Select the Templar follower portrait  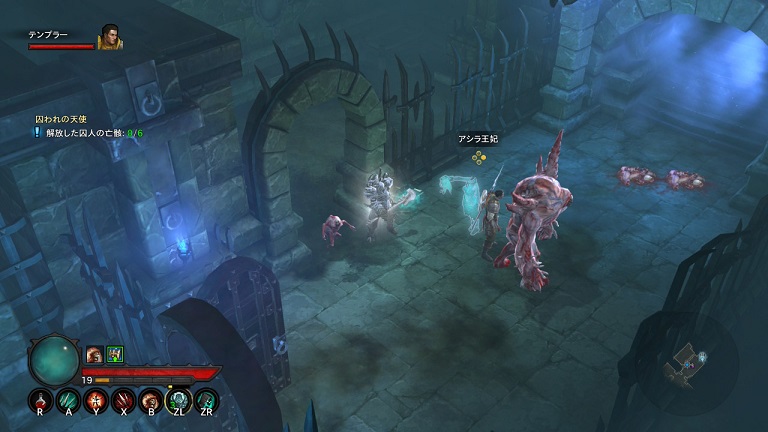(x=110, y=37)
